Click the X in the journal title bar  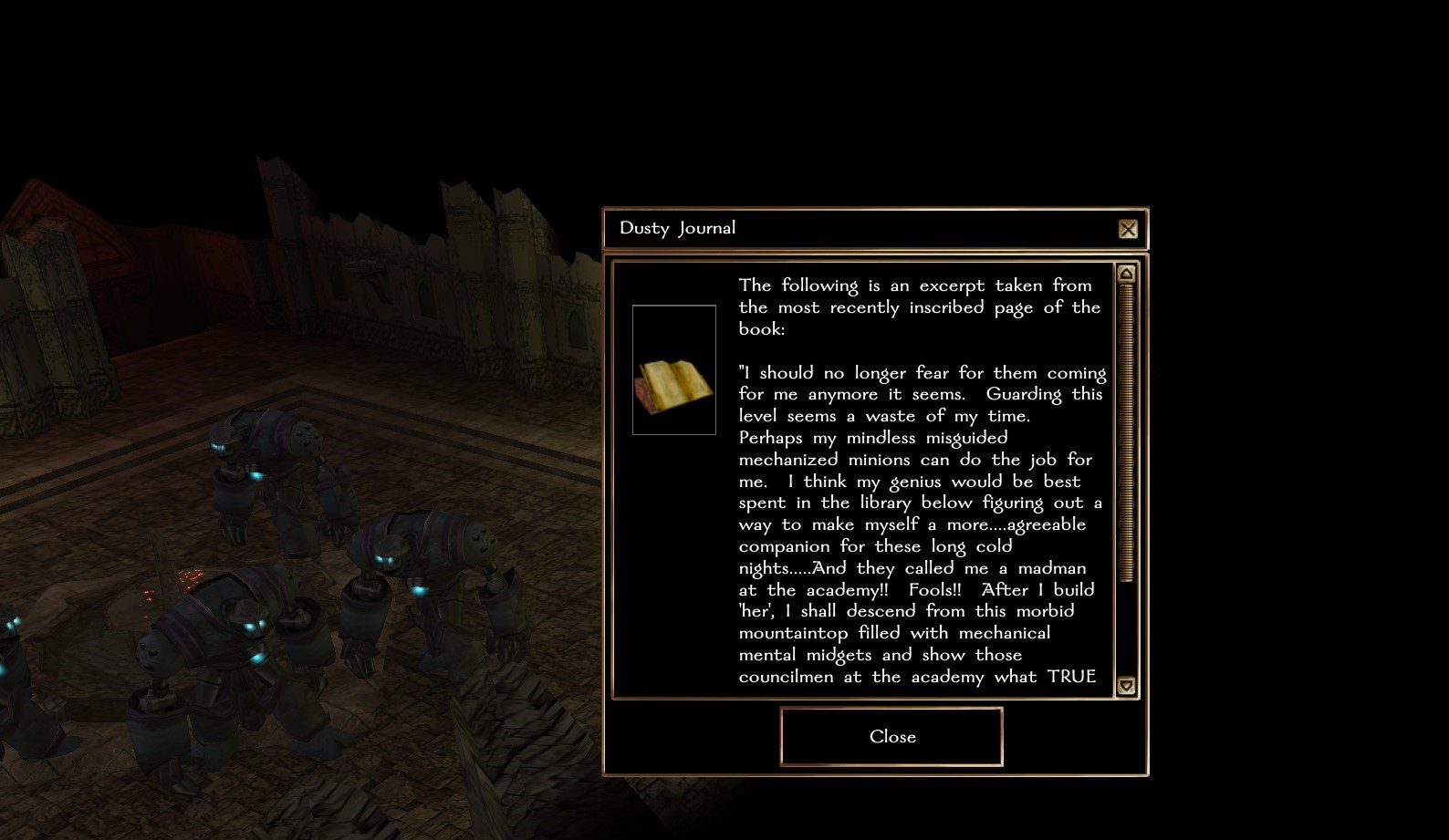tap(1128, 229)
